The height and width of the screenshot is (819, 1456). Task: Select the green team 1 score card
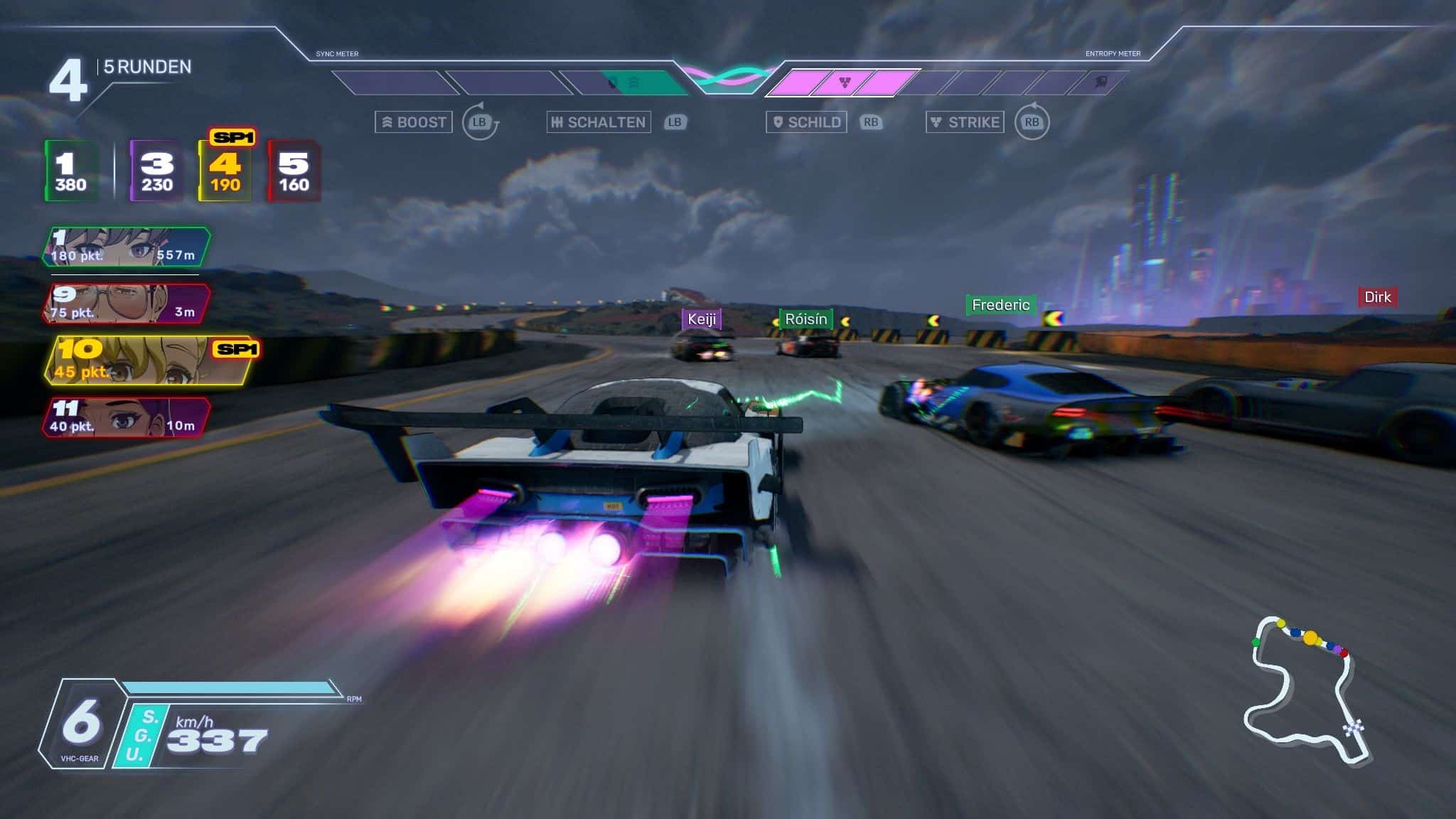click(x=71, y=171)
